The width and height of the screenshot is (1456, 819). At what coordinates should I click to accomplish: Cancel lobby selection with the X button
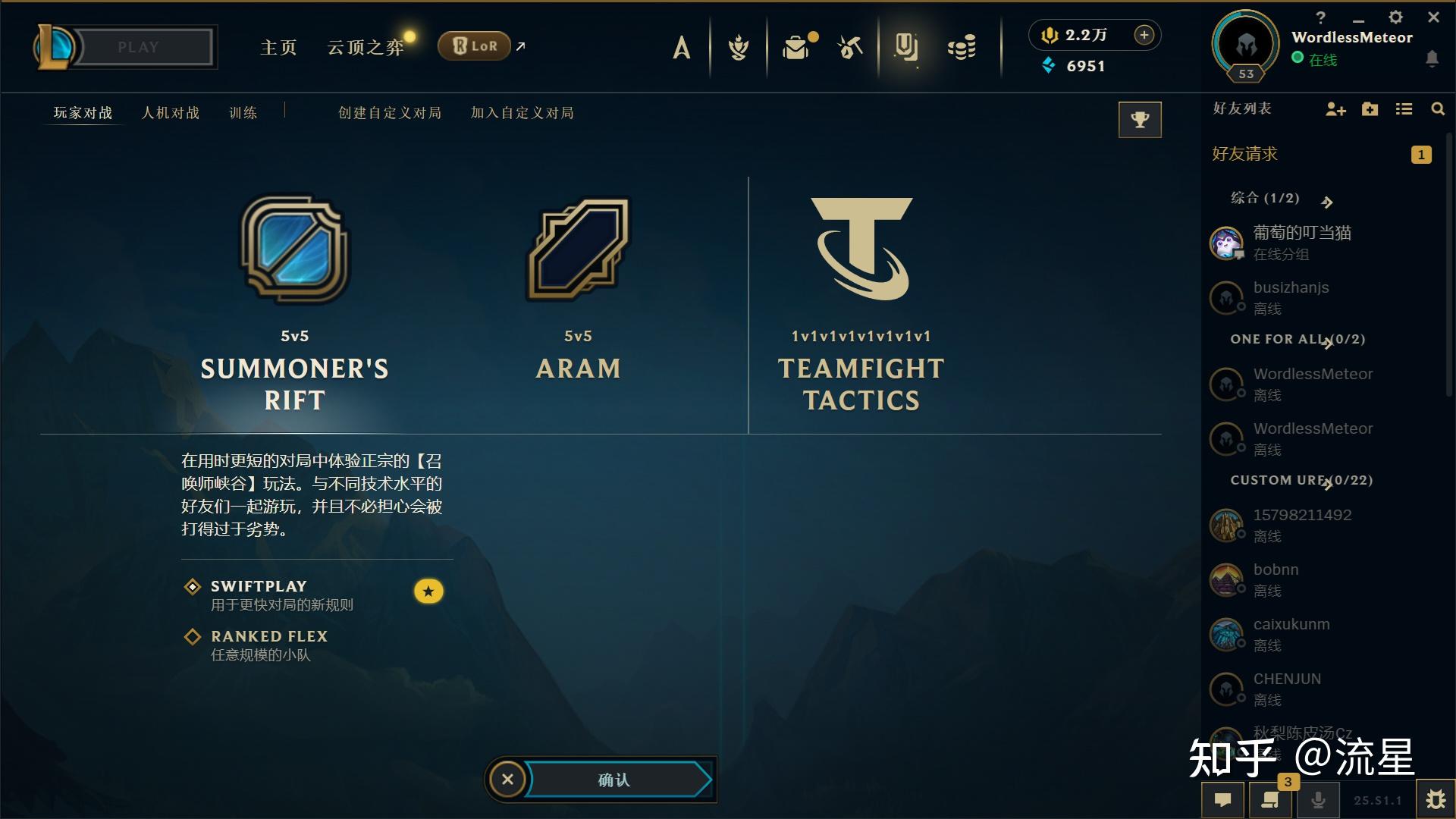coord(507,779)
